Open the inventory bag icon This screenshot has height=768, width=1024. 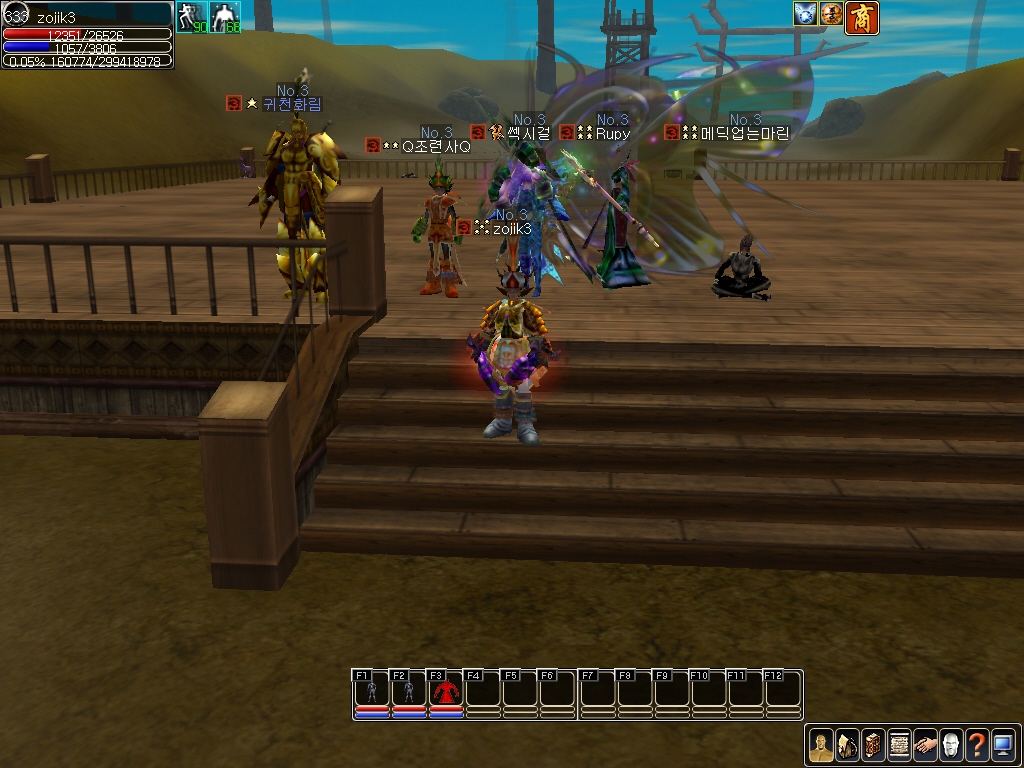pos(847,745)
